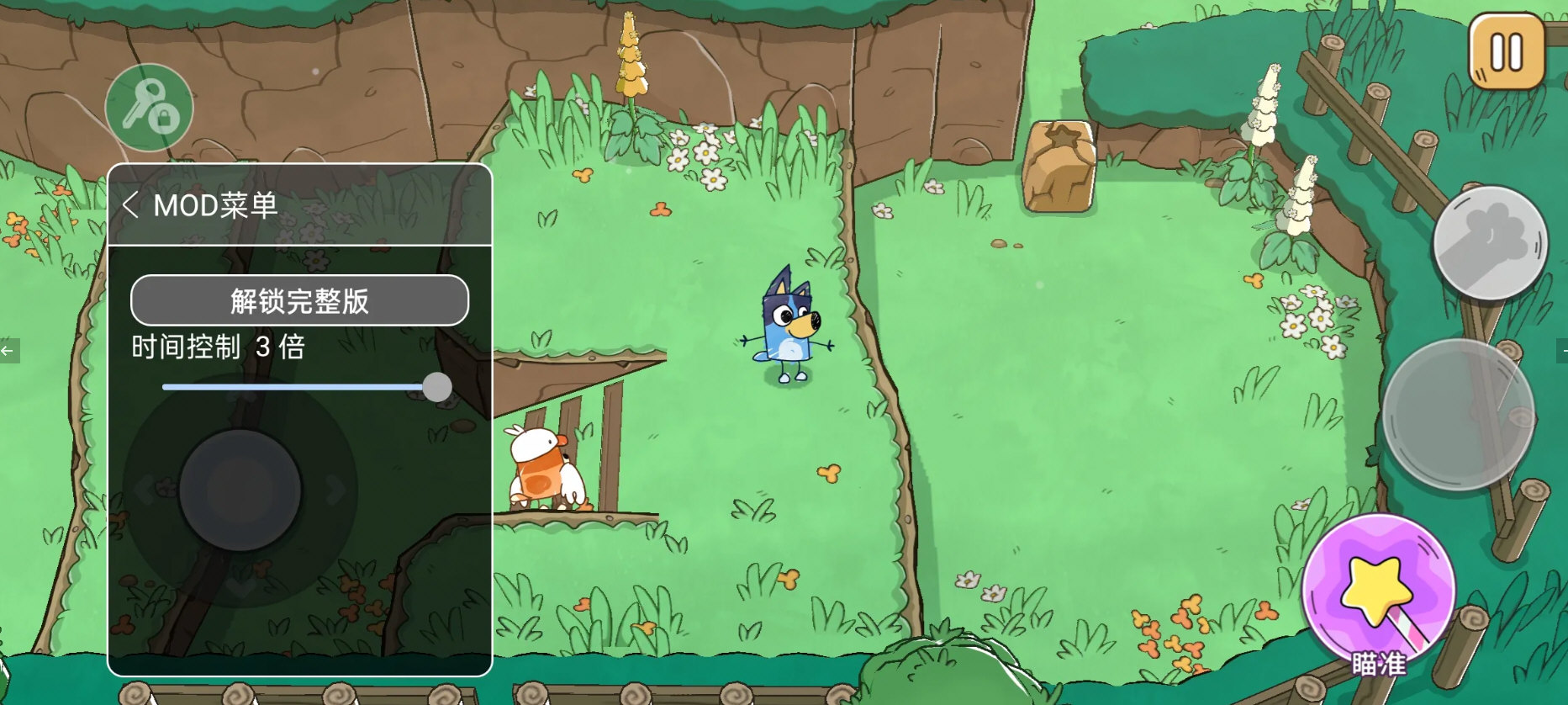Viewport: 1568px width, 705px height.
Task: Toggle the round key-and-lock mod icon
Action: (150, 108)
